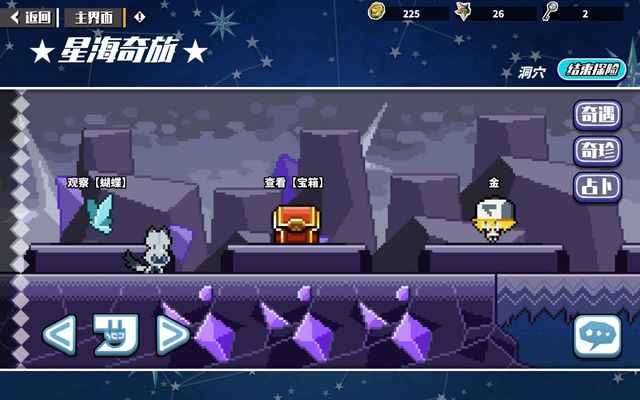Select the 查看【宝箱】 chest prompt
Viewport: 640px width, 400px height.
click(x=291, y=183)
